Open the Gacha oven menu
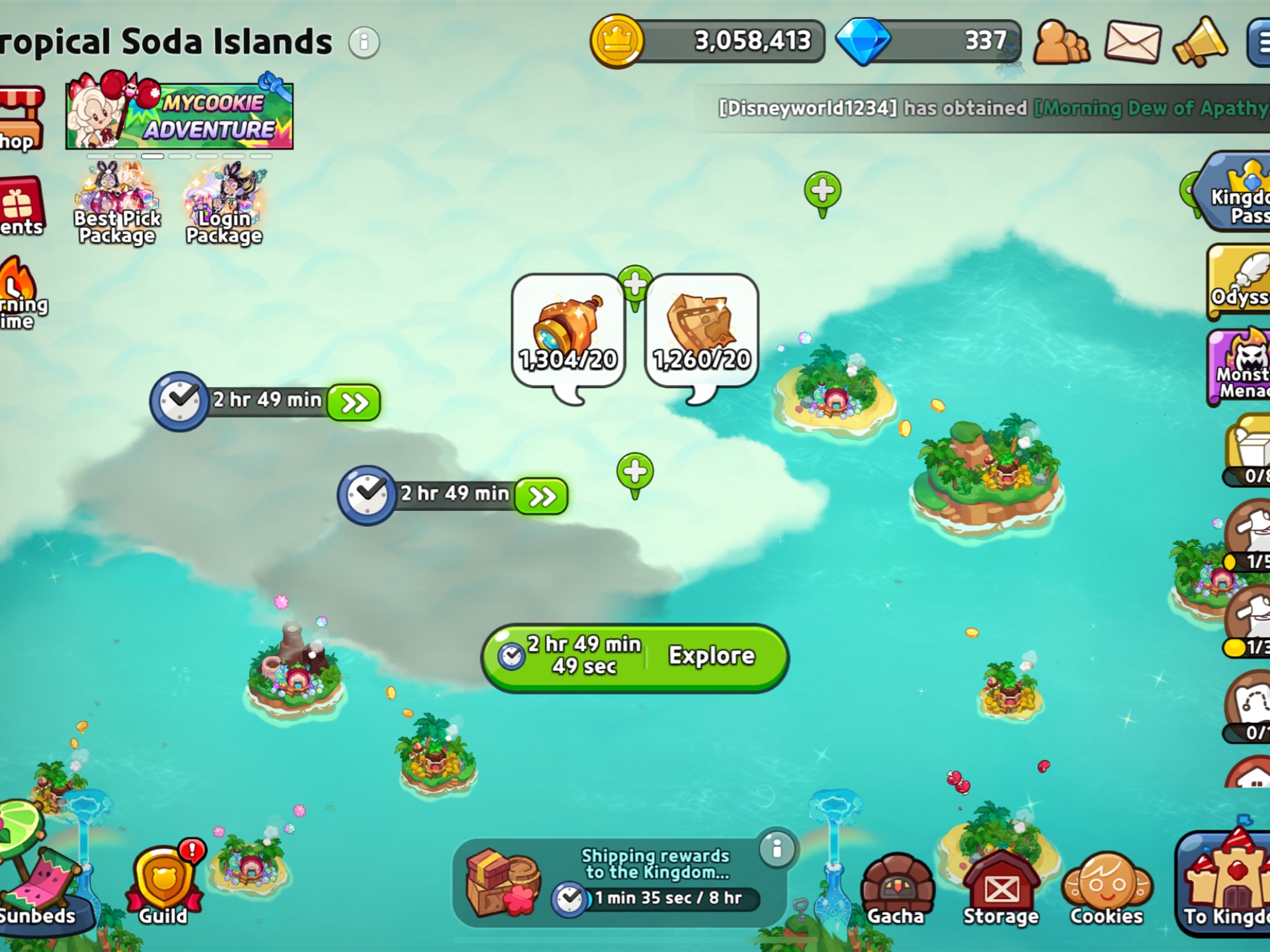 [896, 889]
